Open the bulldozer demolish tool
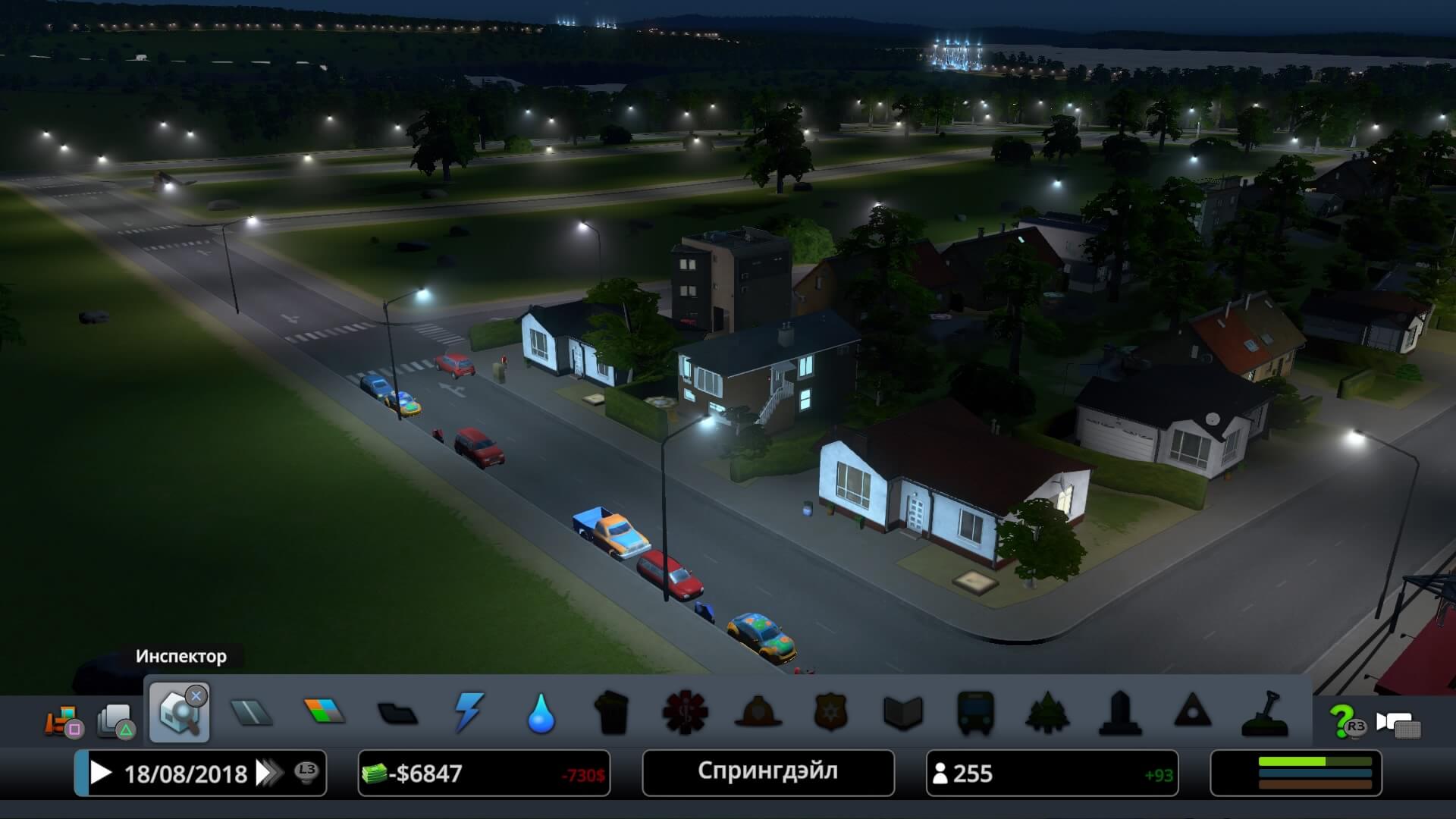Image resolution: width=1456 pixels, height=819 pixels. [x=64, y=720]
